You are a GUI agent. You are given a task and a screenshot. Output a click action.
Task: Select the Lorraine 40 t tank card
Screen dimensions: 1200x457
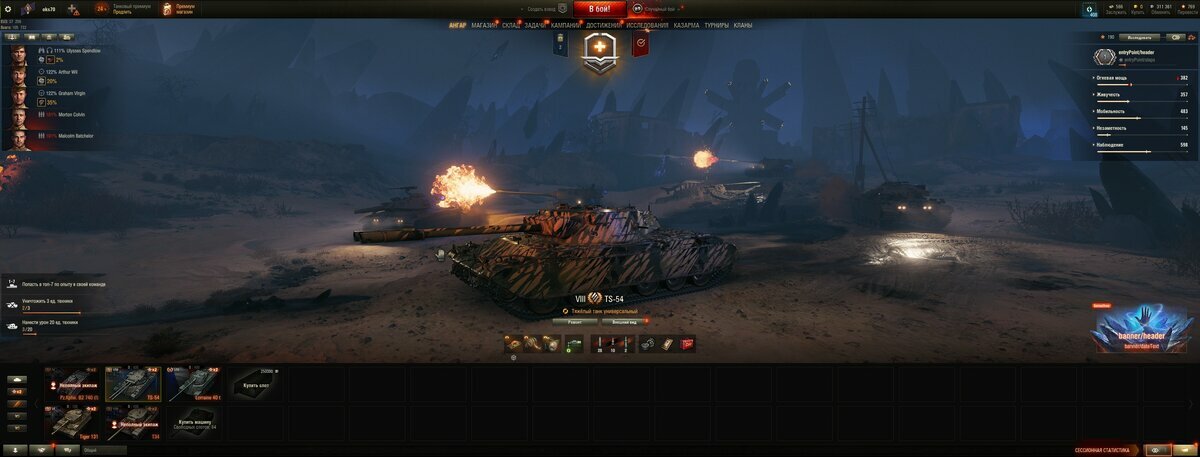194,384
